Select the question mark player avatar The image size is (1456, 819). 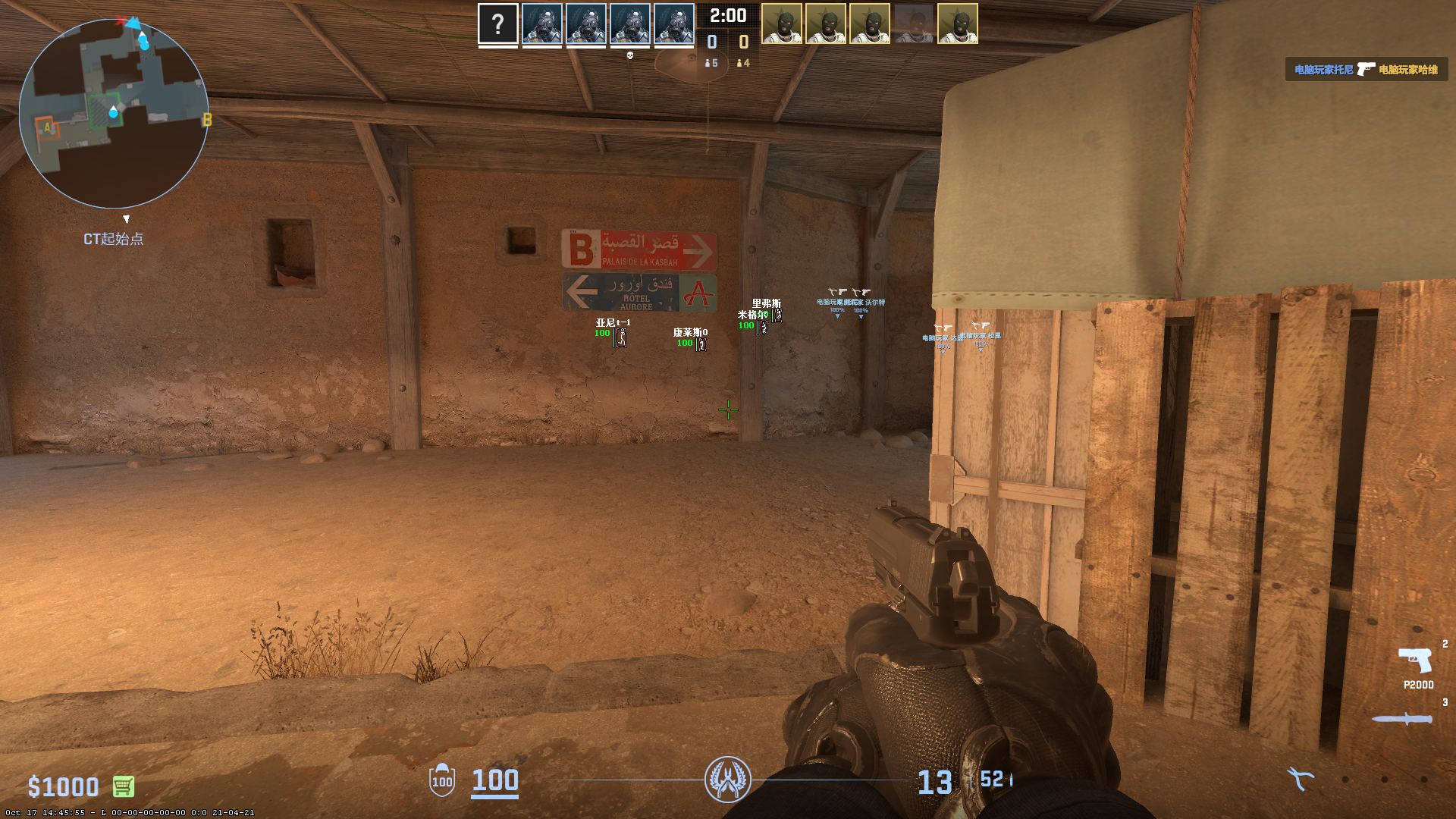click(498, 24)
